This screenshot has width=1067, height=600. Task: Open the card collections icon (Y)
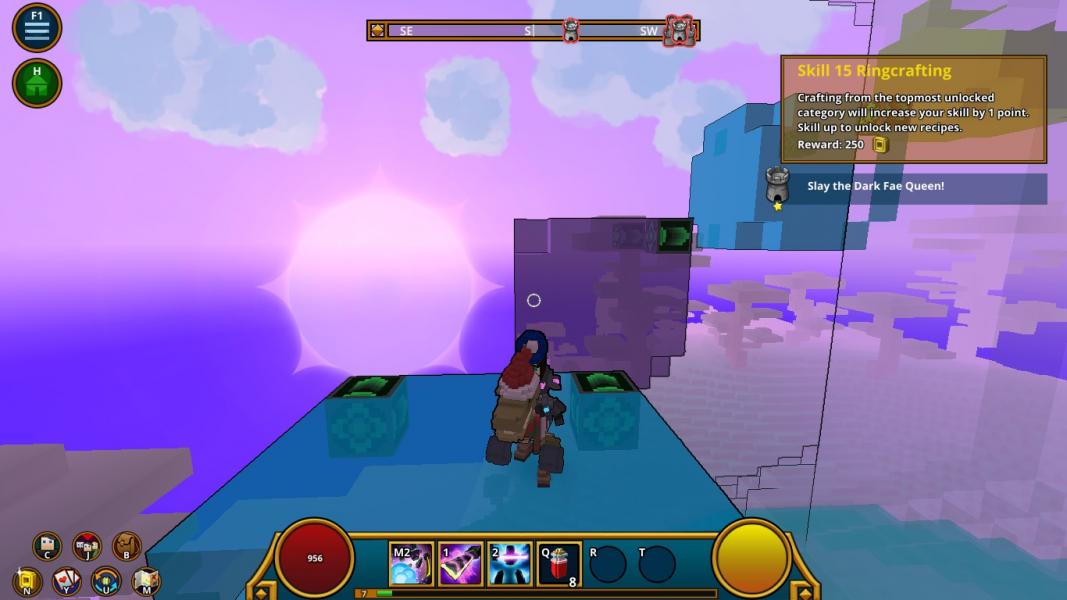(x=67, y=581)
